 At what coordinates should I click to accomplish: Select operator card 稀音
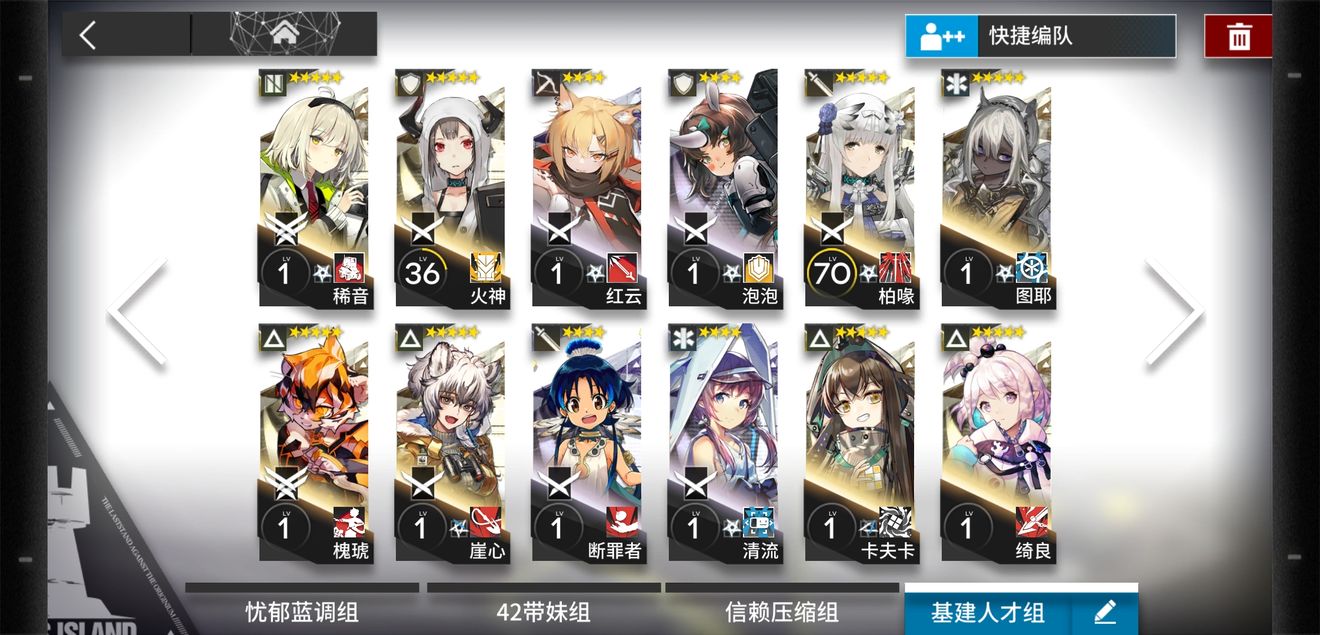[x=314, y=190]
